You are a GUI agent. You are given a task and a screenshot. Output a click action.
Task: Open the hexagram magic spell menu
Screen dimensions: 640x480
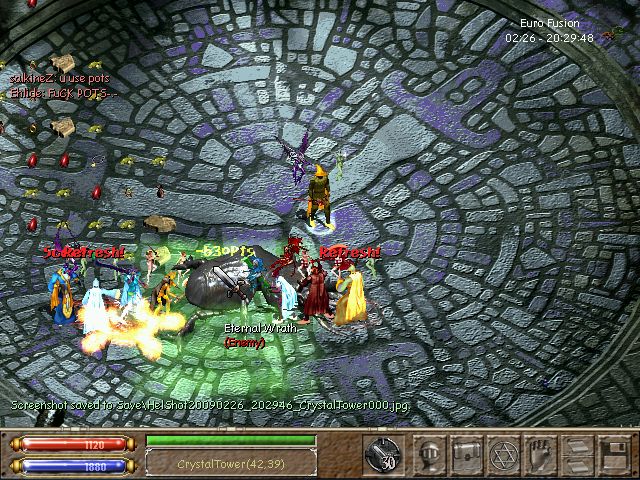click(504, 453)
